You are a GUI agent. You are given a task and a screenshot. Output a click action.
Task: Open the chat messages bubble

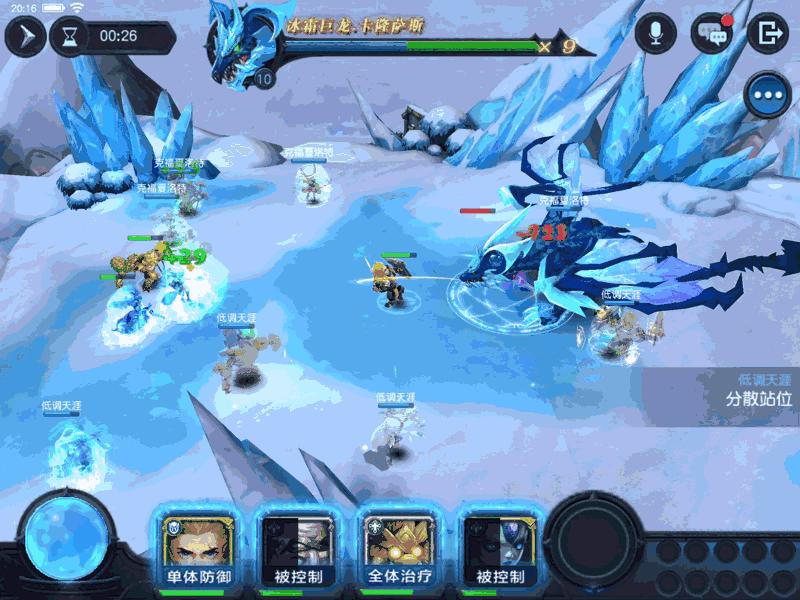(x=713, y=33)
